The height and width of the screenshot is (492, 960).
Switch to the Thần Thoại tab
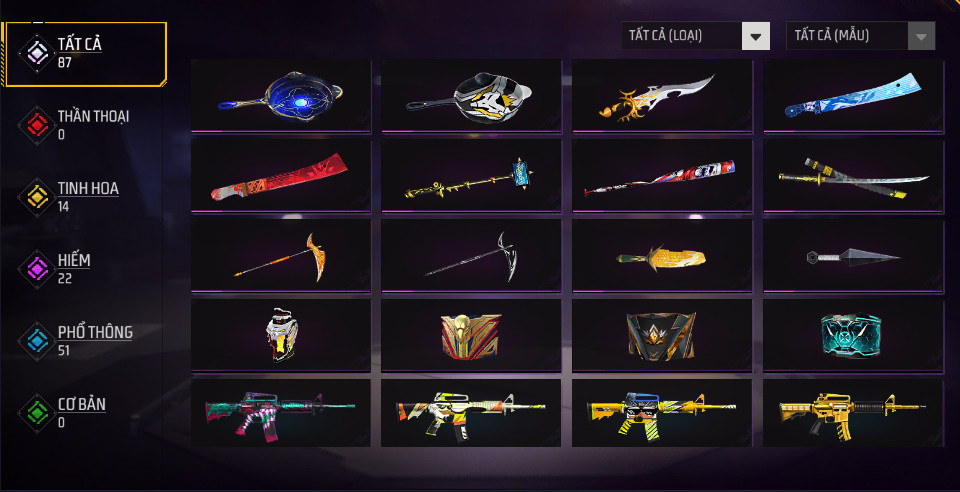tap(84, 124)
